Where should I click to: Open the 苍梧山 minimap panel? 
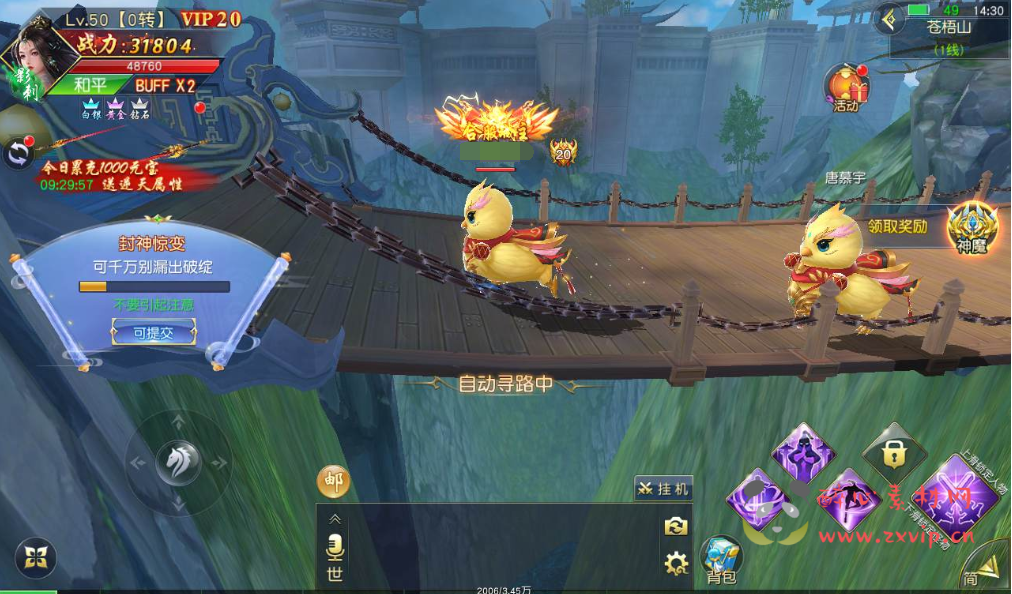point(949,36)
